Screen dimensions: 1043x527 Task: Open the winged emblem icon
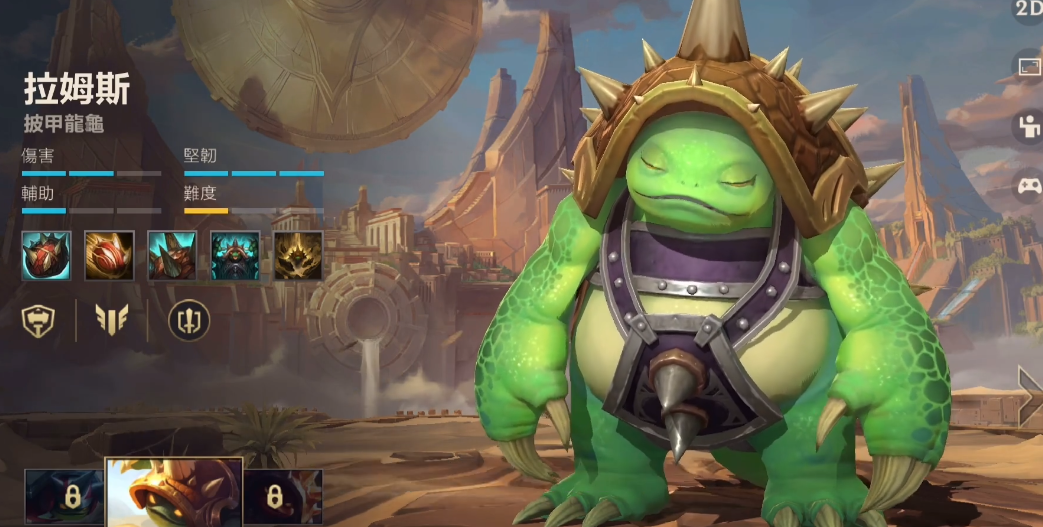tap(111, 319)
